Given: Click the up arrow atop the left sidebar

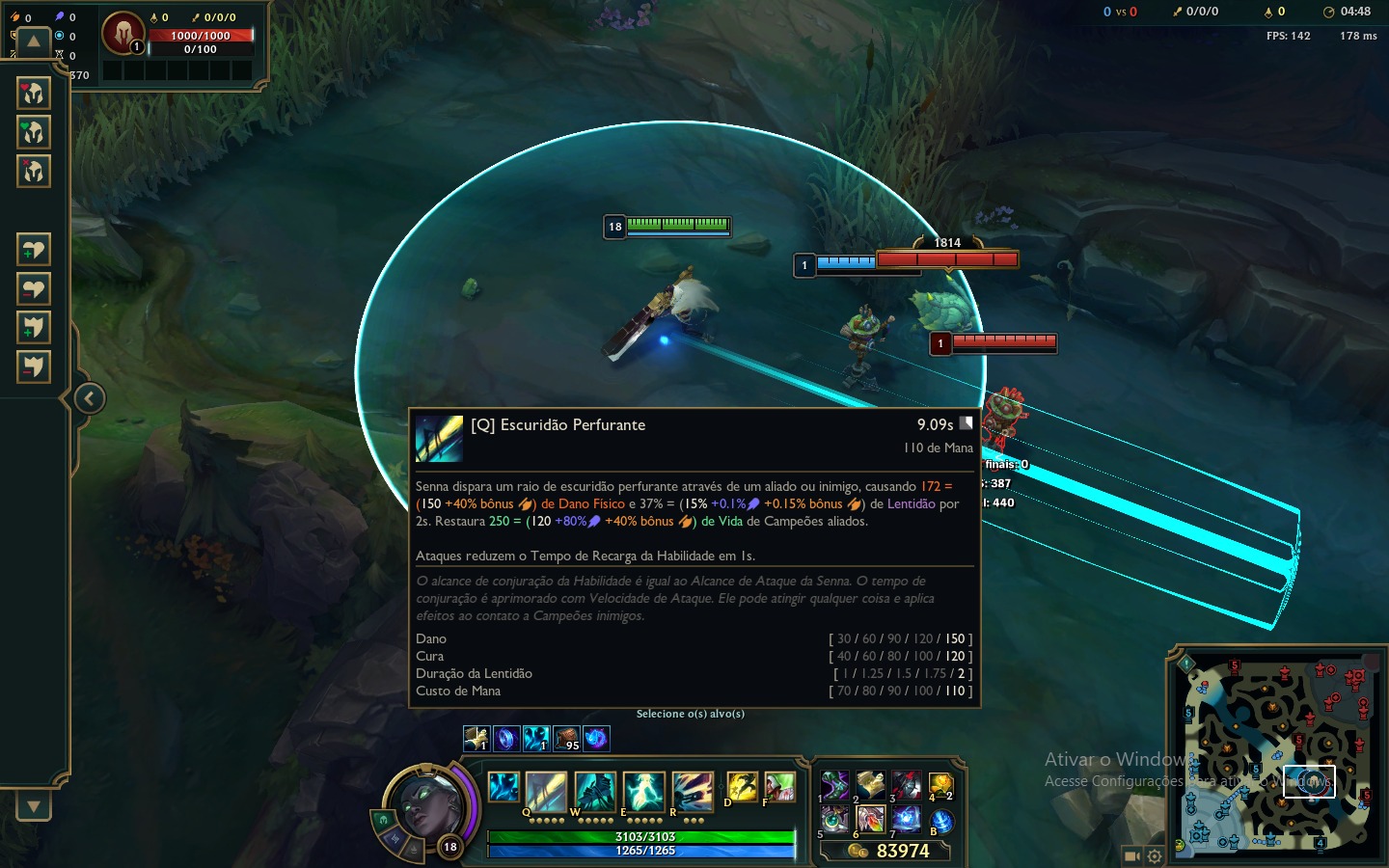Looking at the screenshot, I should [33, 41].
